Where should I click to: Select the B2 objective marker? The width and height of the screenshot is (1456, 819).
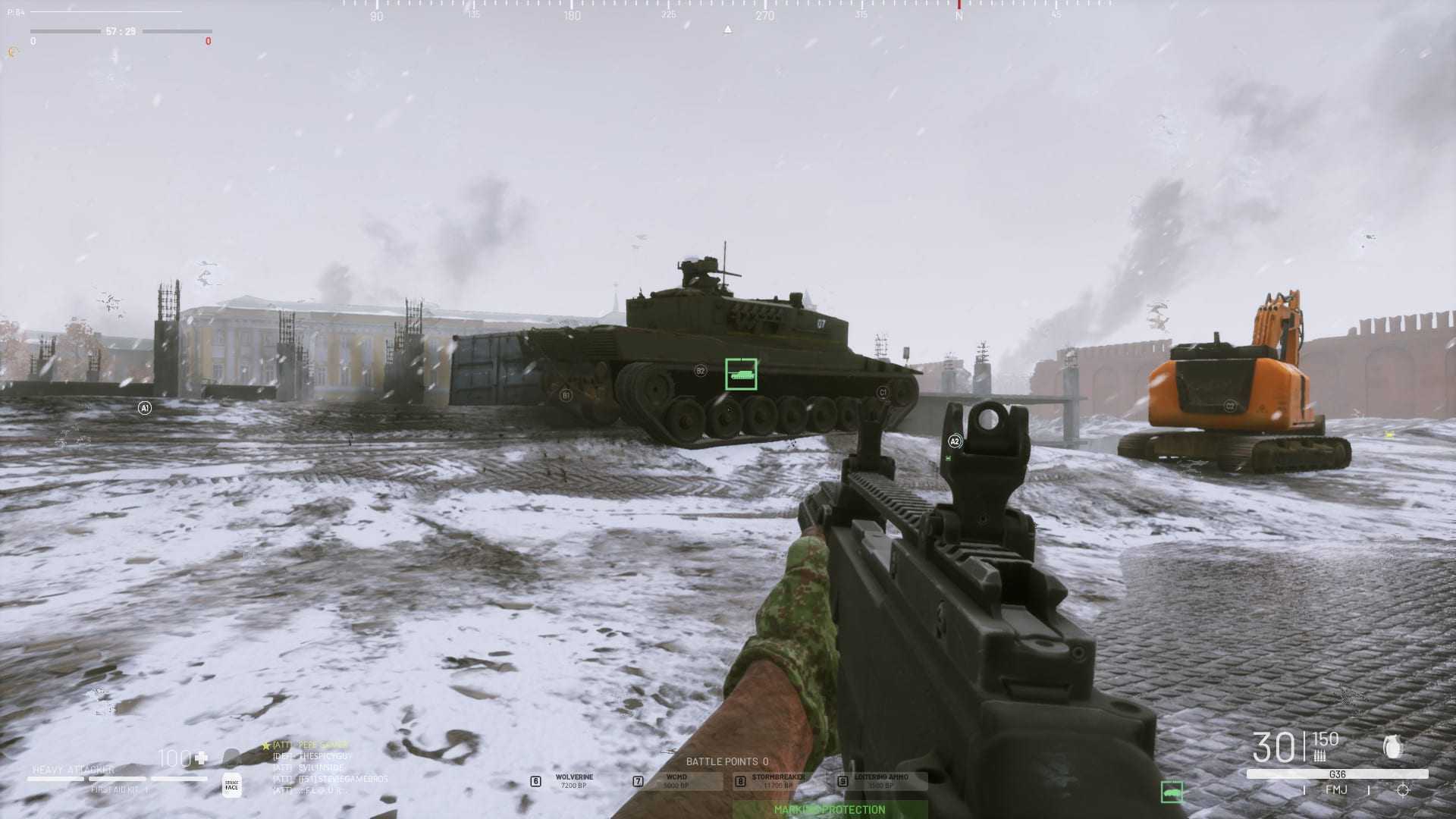[x=700, y=371]
